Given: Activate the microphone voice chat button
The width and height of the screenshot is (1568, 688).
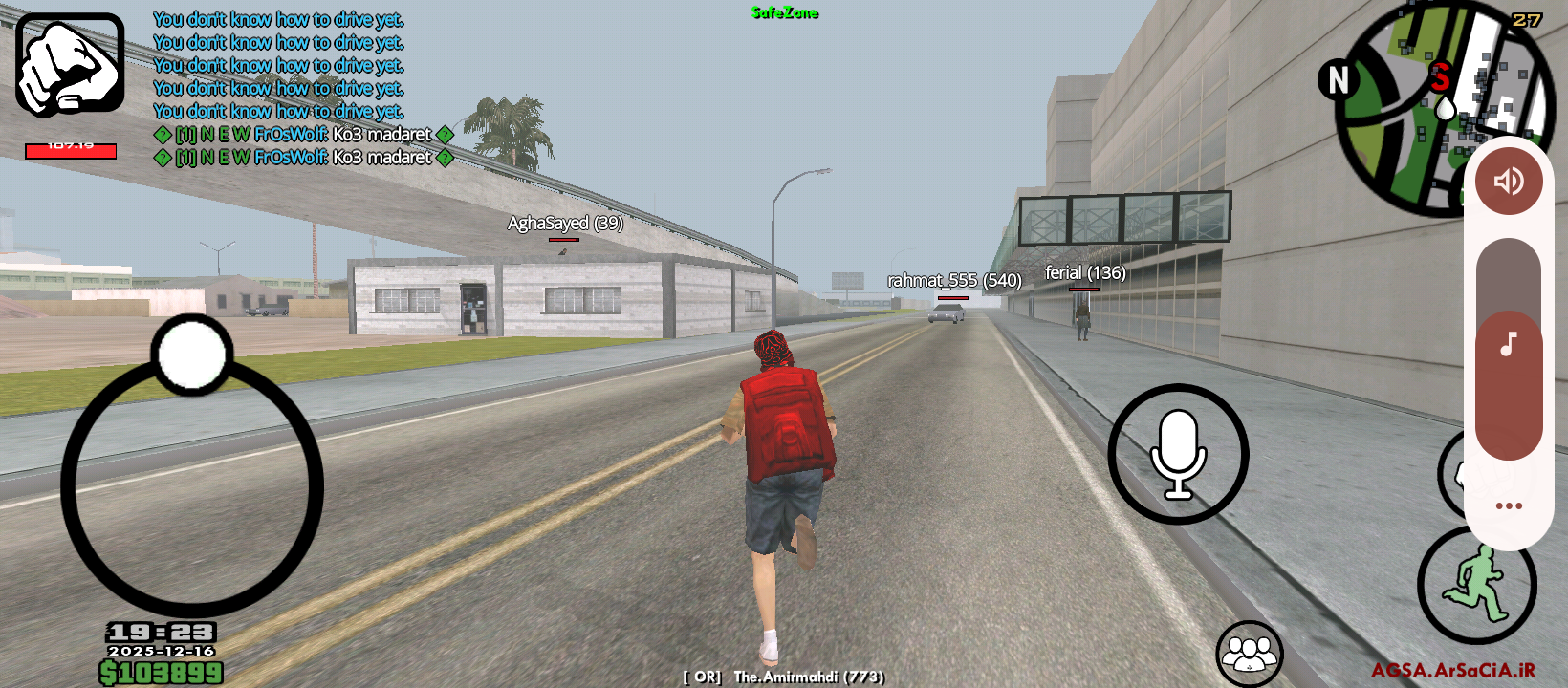Looking at the screenshot, I should (1178, 454).
